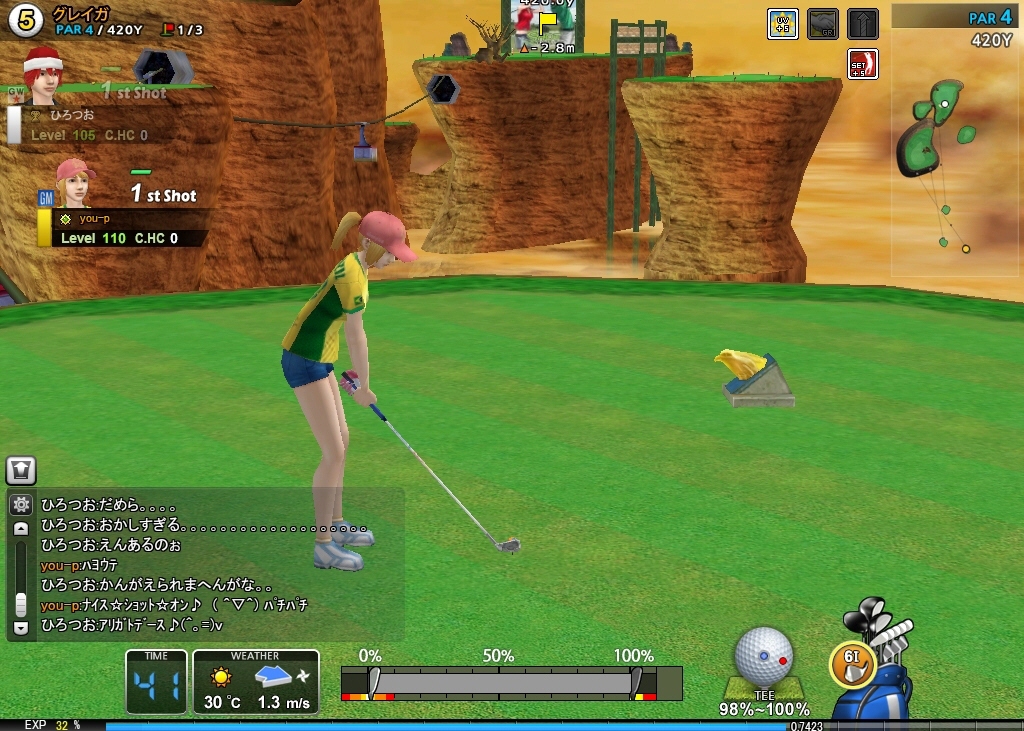This screenshot has width=1024, height=731.
Task: Click the red SET +5 golfer icon
Action: 862,64
